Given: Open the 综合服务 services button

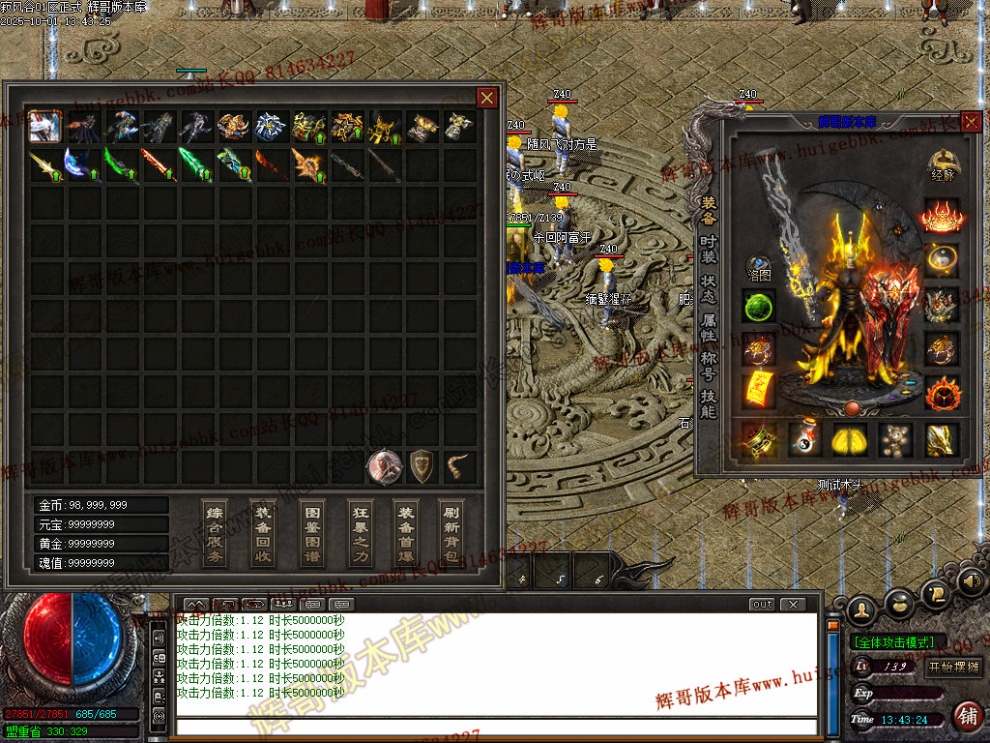Looking at the screenshot, I should tap(215, 534).
